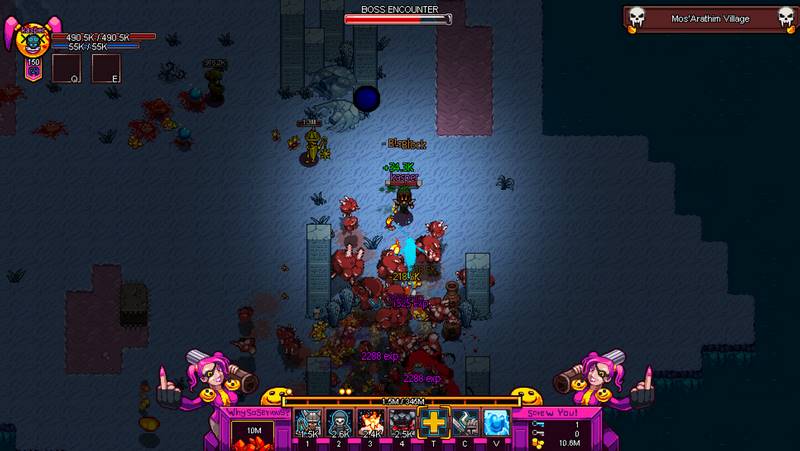The width and height of the screenshot is (800, 451).
Task: Select the golden plus icon on the hotbar
Action: tap(433, 423)
